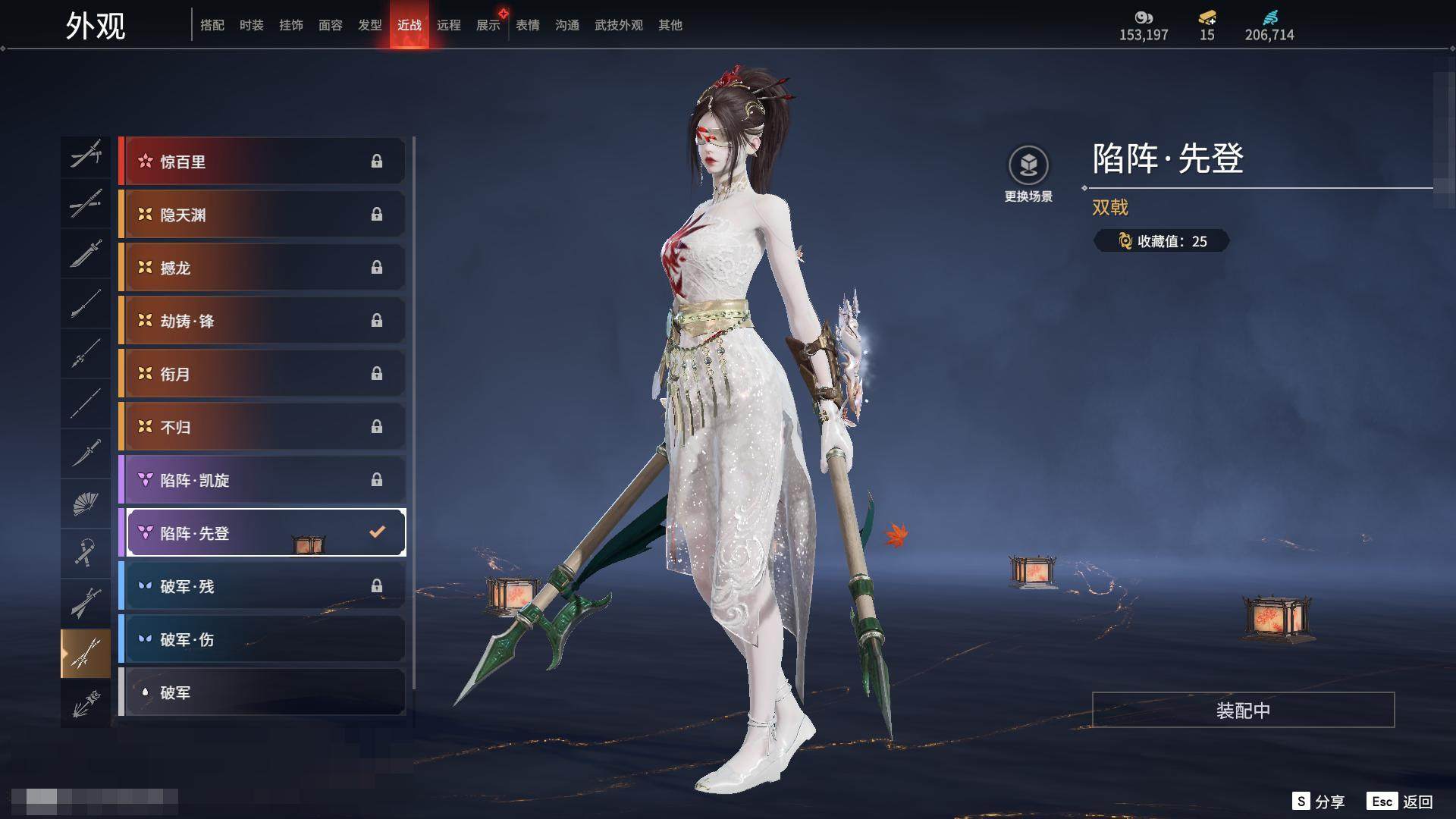Viewport: 1456px width, 819px height.
Task: Select the default 破军 skin
Action: click(262, 692)
